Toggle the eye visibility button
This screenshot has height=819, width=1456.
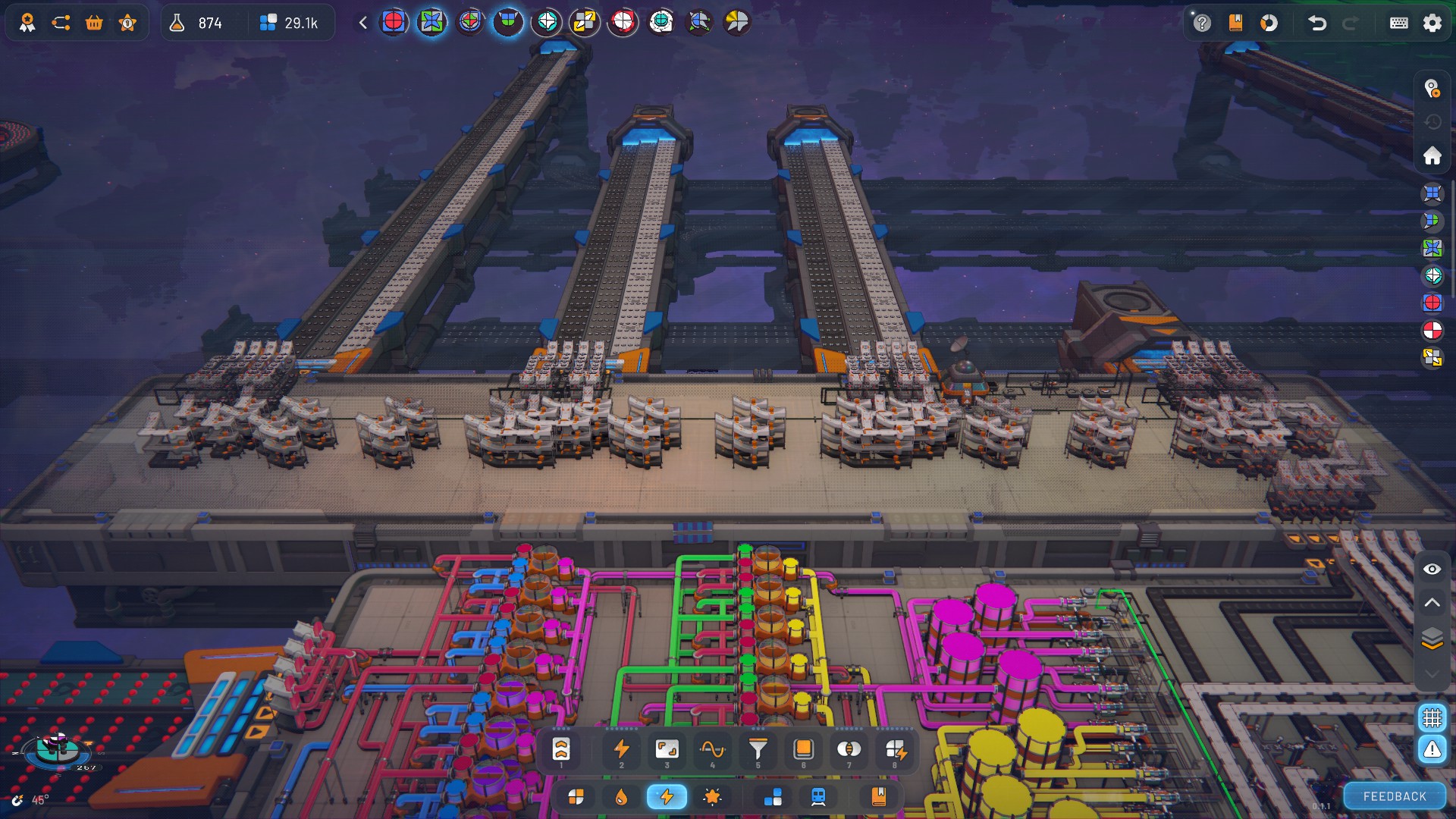[x=1432, y=570]
